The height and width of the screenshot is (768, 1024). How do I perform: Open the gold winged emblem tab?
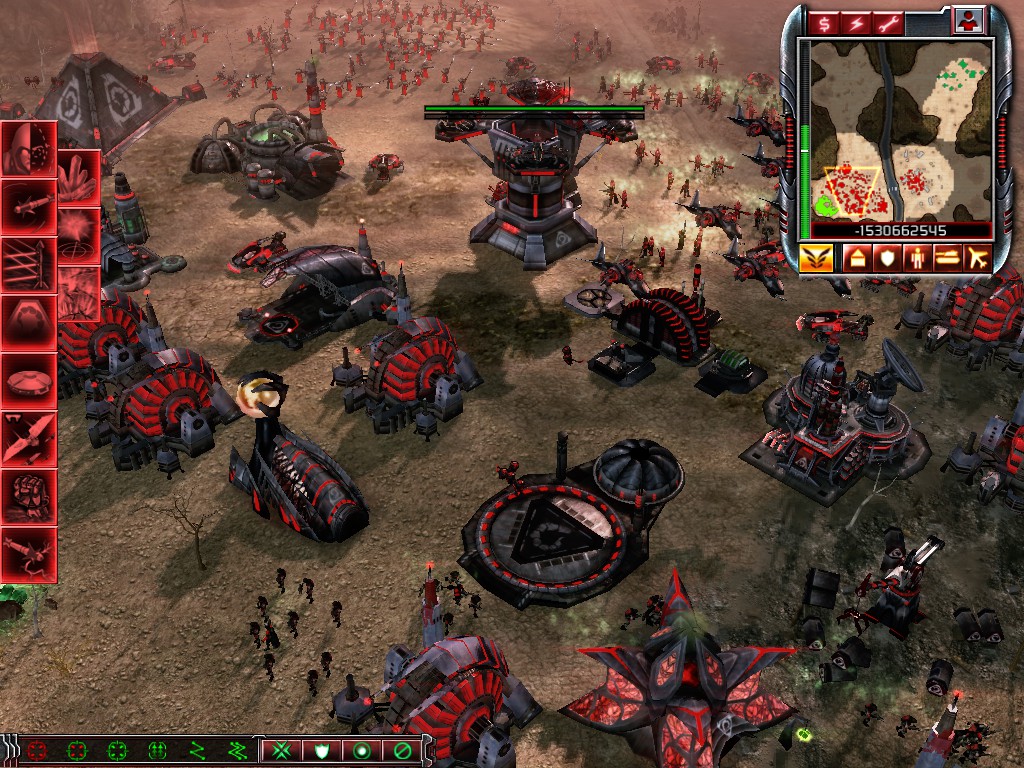click(x=815, y=258)
